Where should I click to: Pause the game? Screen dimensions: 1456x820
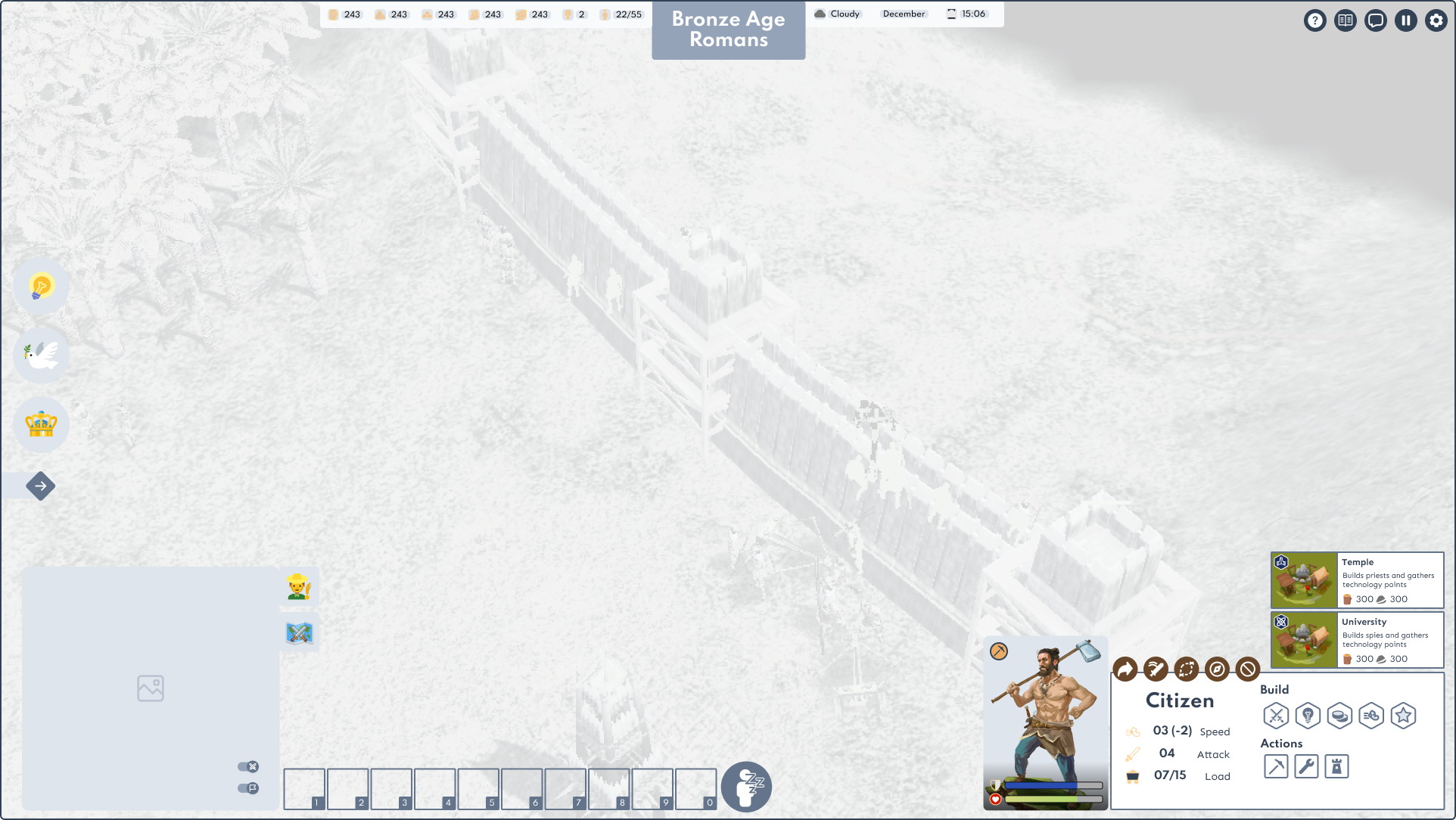click(x=1406, y=20)
